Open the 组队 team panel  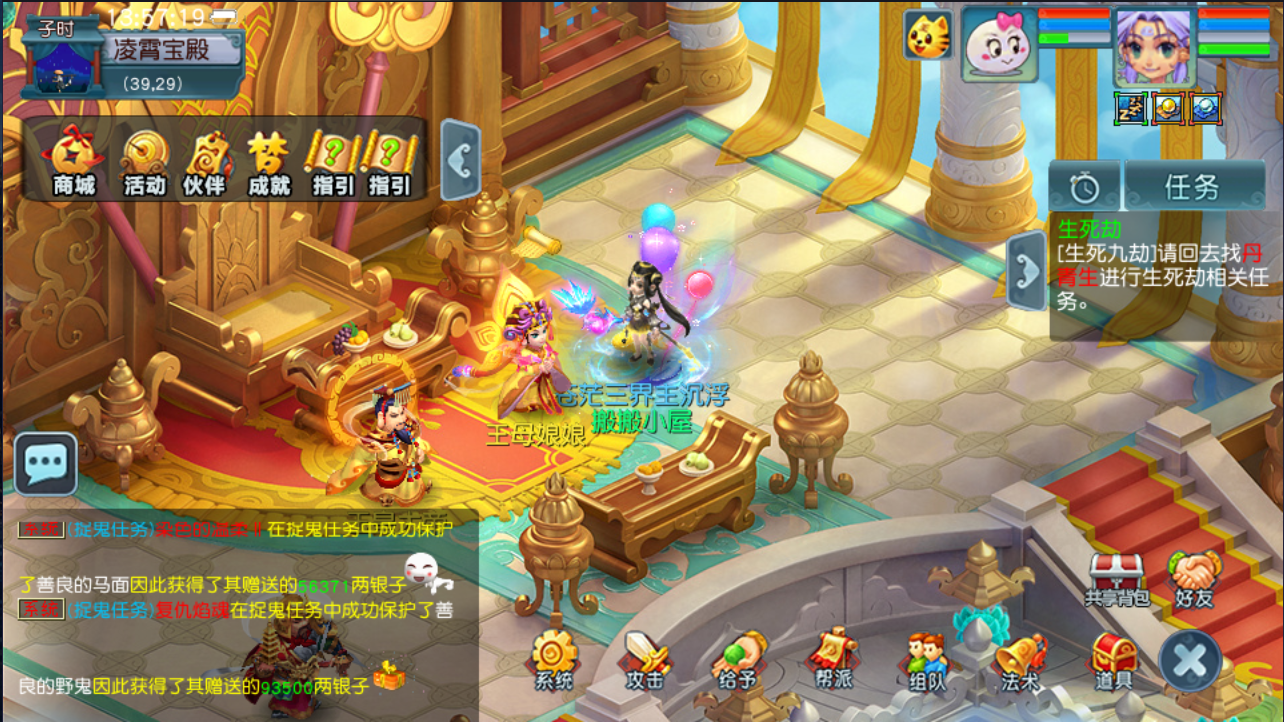(x=926, y=660)
